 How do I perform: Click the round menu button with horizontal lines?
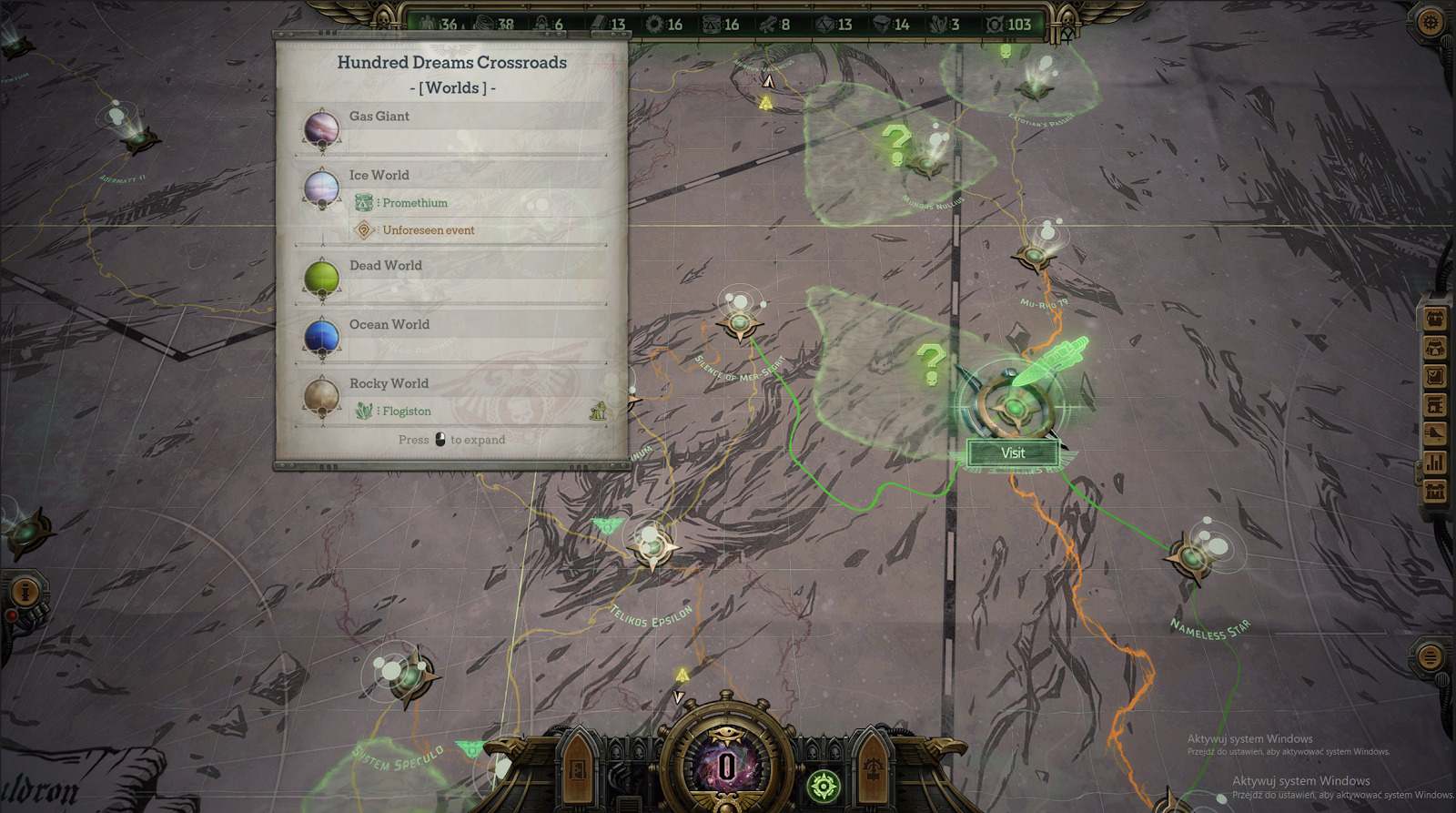[1430, 655]
